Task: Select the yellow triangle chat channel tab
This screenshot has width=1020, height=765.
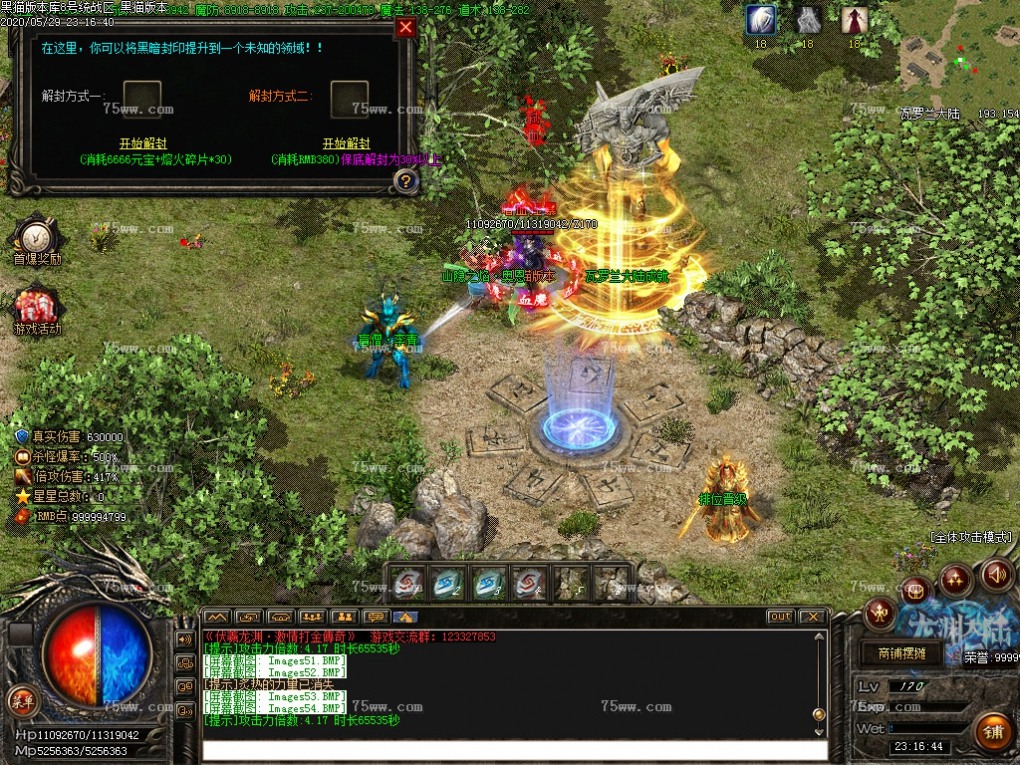Action: (x=405, y=616)
